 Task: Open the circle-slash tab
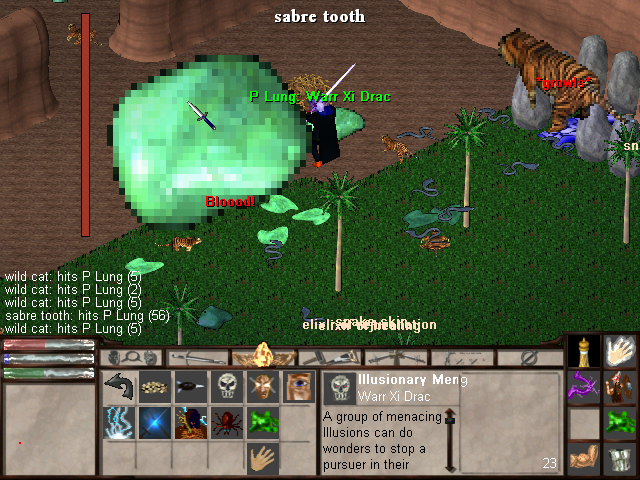(x=529, y=357)
